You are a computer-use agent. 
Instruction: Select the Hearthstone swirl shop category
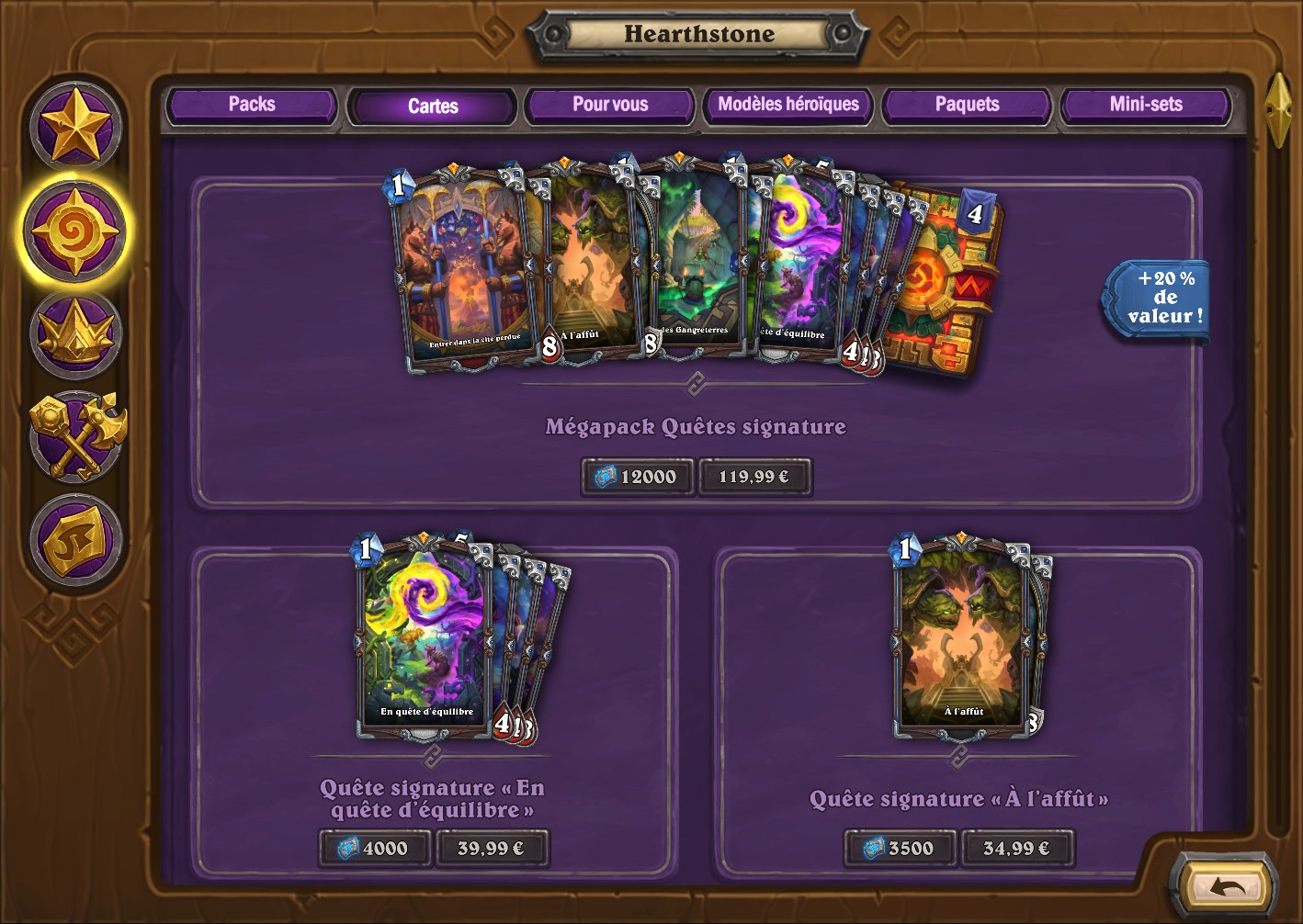tap(75, 230)
